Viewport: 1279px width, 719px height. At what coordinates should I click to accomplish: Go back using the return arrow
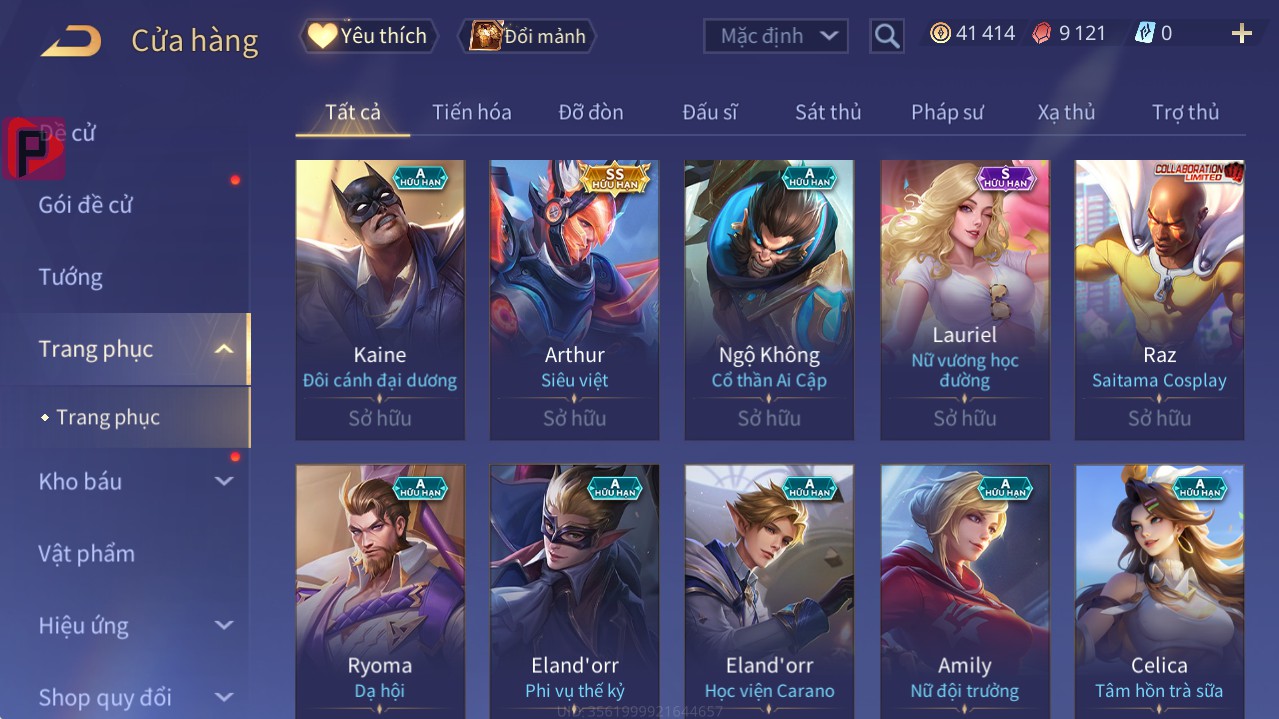pos(71,40)
